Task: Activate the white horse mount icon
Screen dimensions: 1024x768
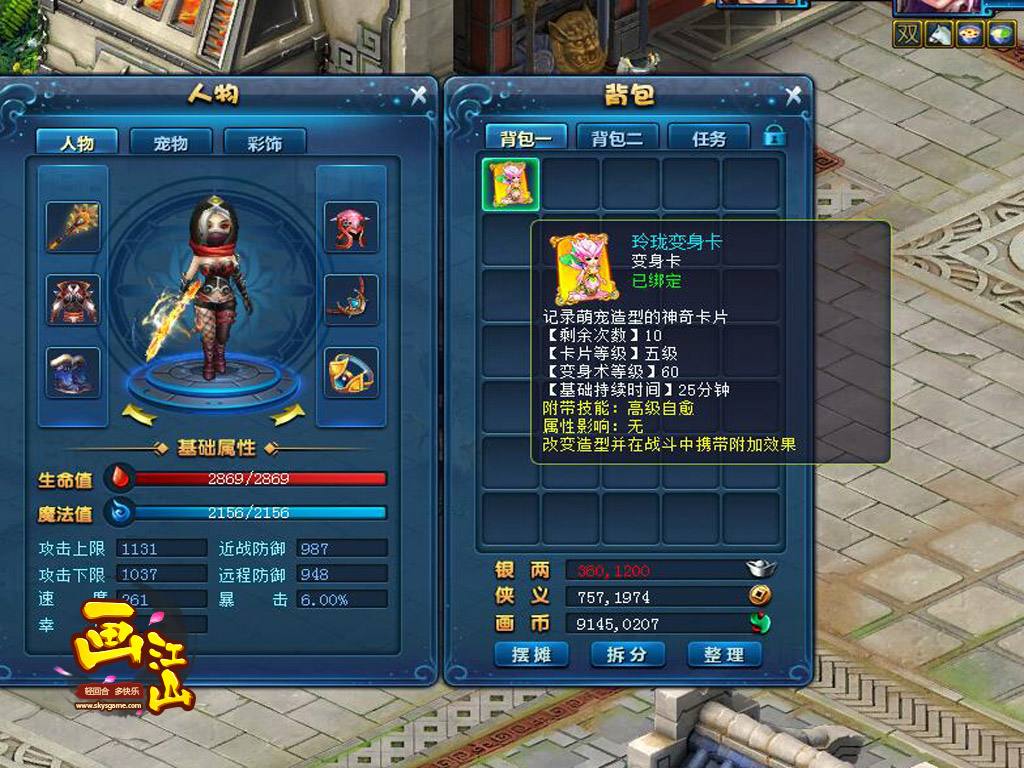Action: pyautogui.click(x=938, y=34)
